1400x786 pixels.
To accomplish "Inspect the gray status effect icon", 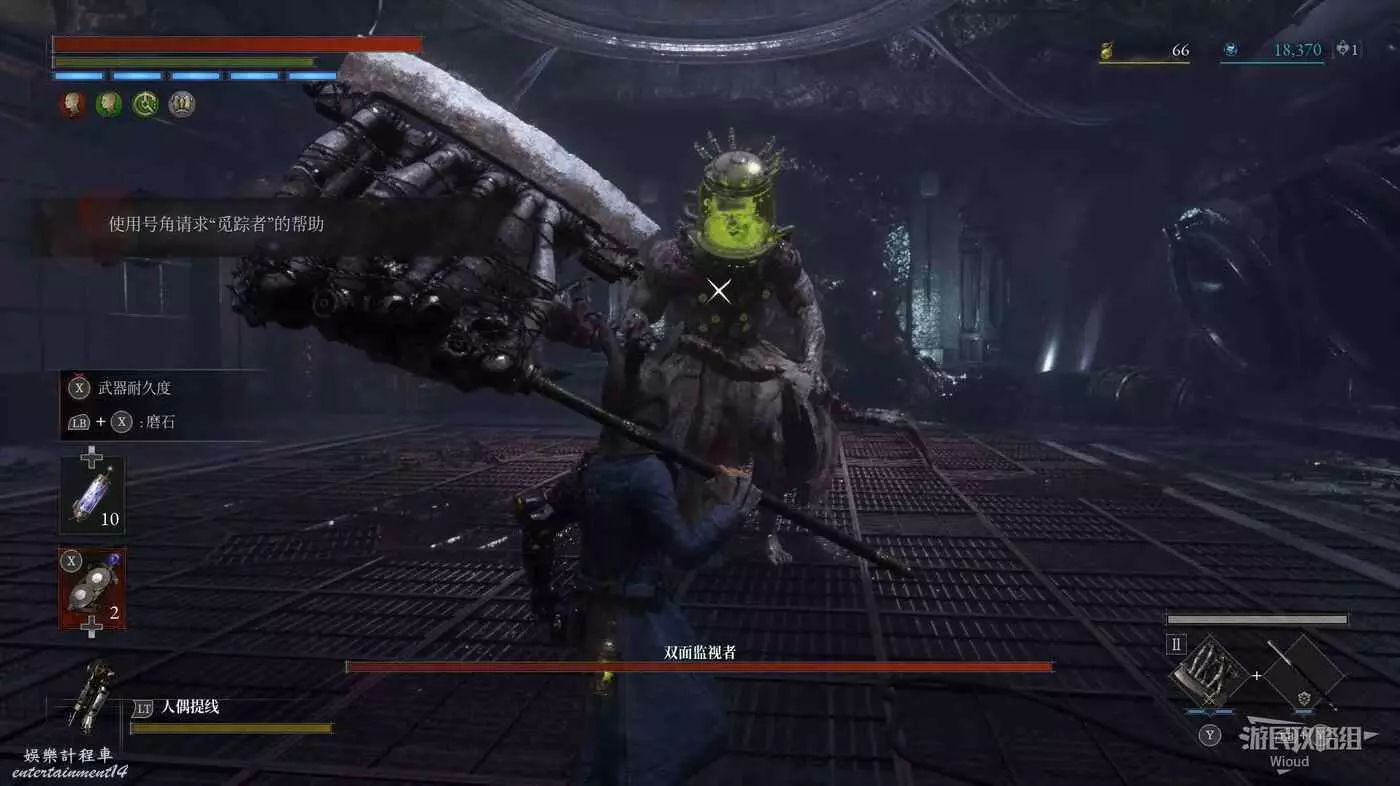I will click(181, 103).
